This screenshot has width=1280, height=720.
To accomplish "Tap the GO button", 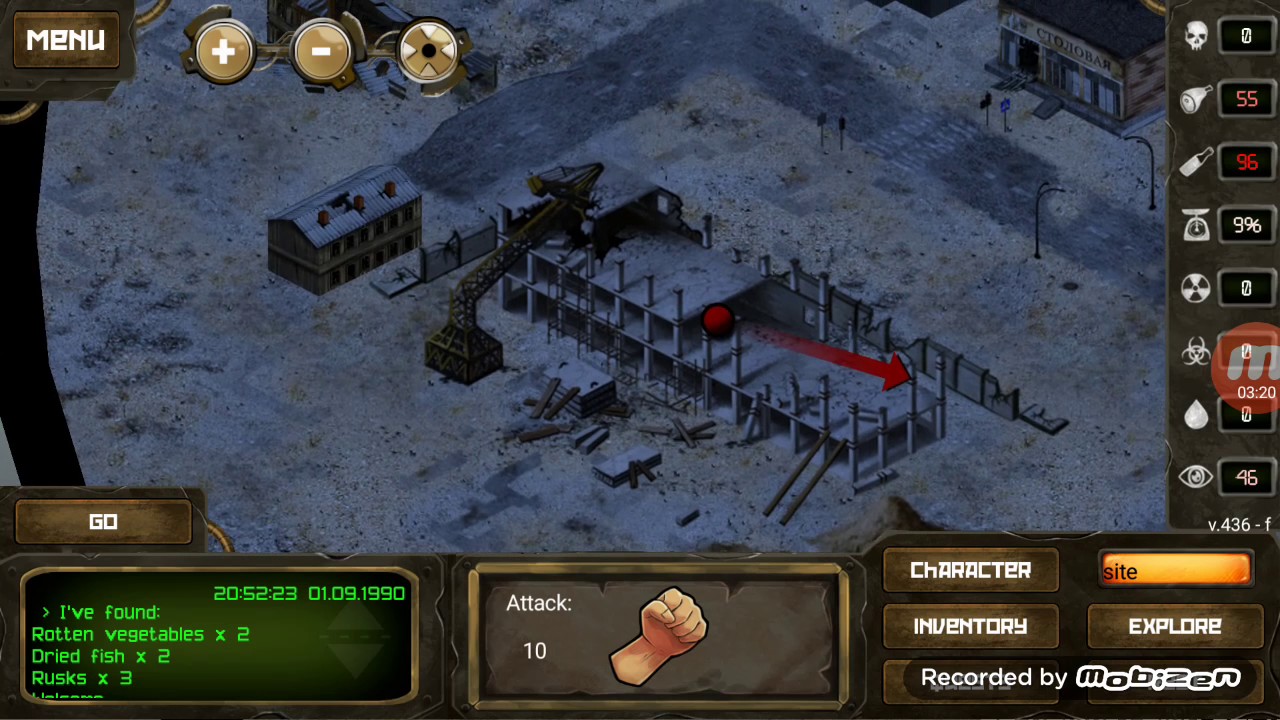I will click(x=103, y=522).
